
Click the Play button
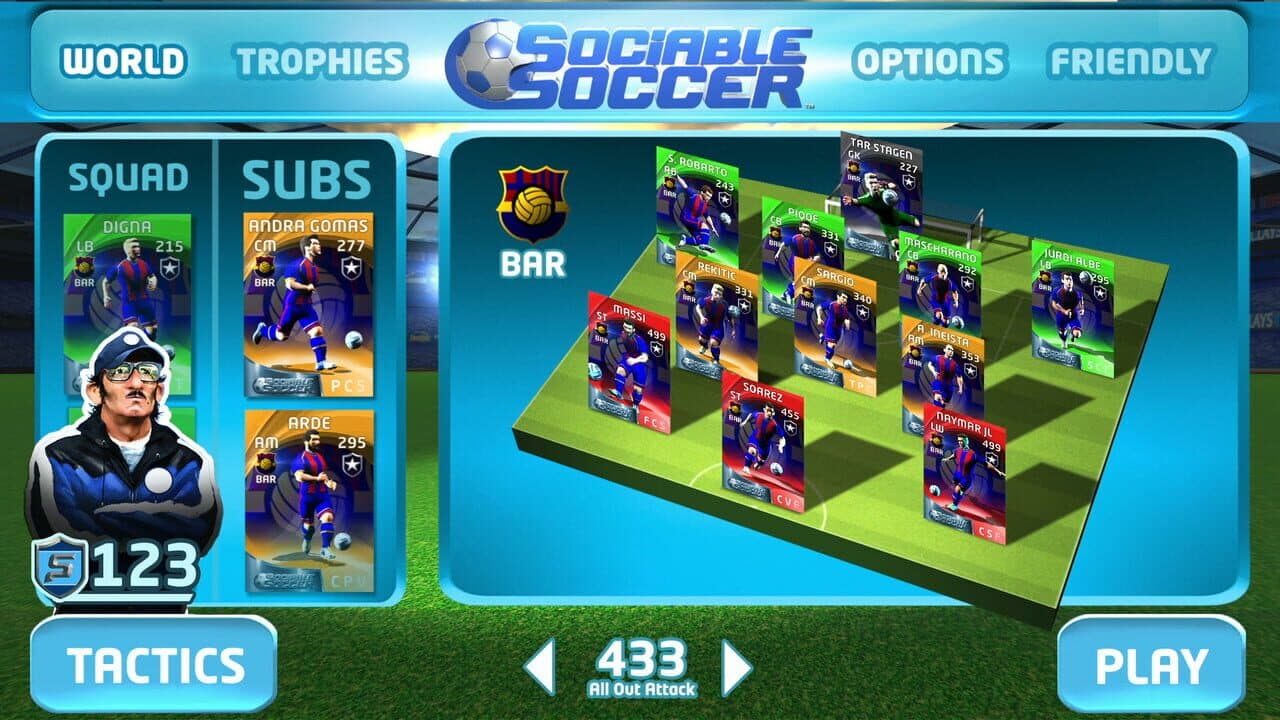click(x=1151, y=666)
